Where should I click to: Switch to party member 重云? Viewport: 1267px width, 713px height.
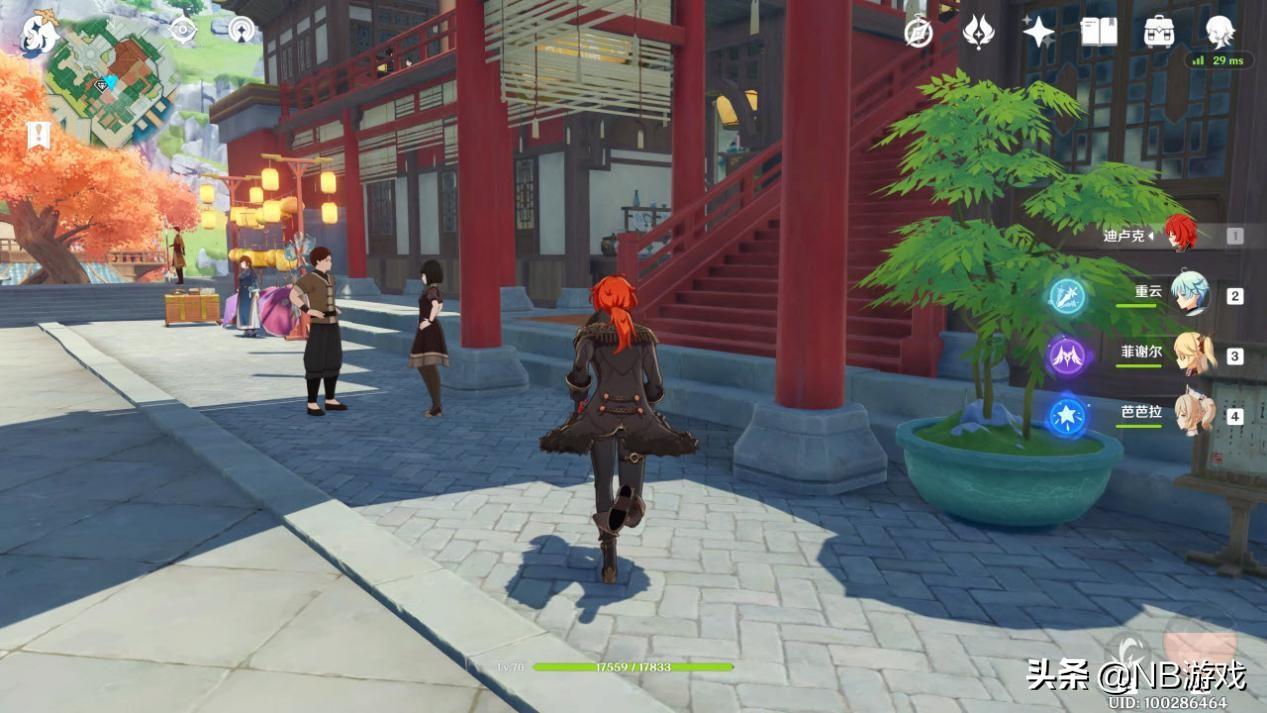pos(1190,295)
